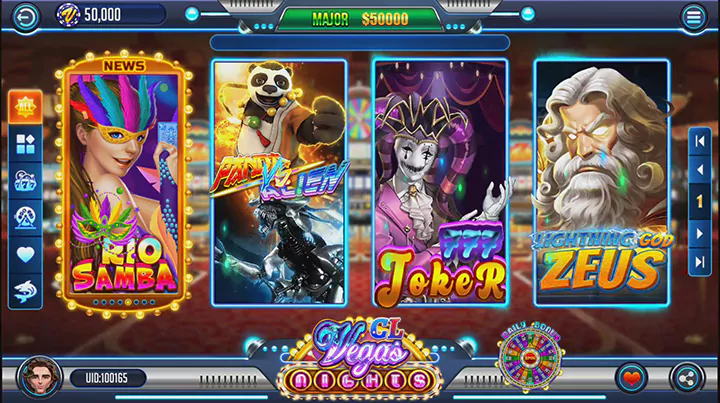
Task: Open the heart favorites category in the sidebar
Action: pos(25,255)
